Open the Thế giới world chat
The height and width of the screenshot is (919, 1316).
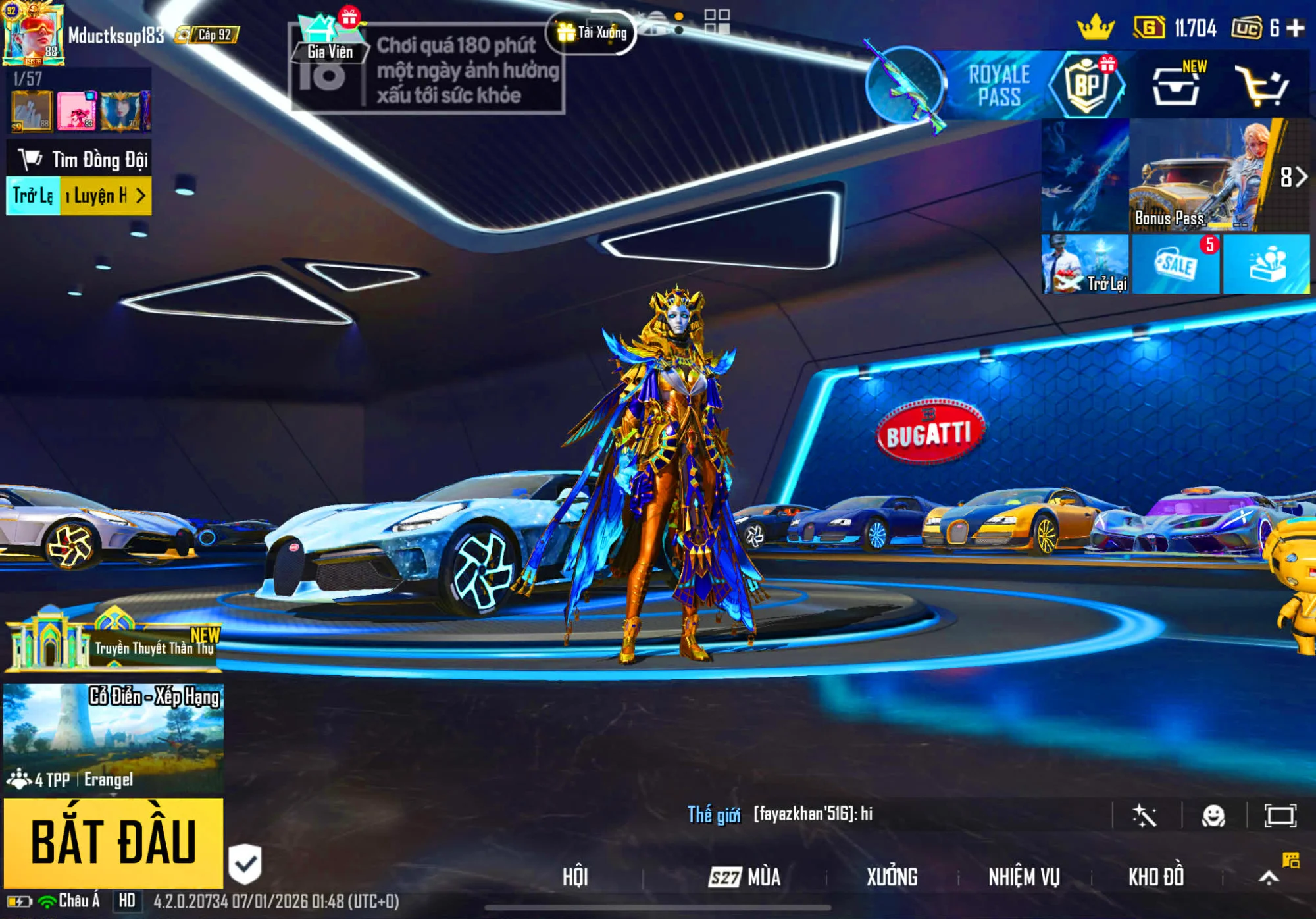coord(714,815)
